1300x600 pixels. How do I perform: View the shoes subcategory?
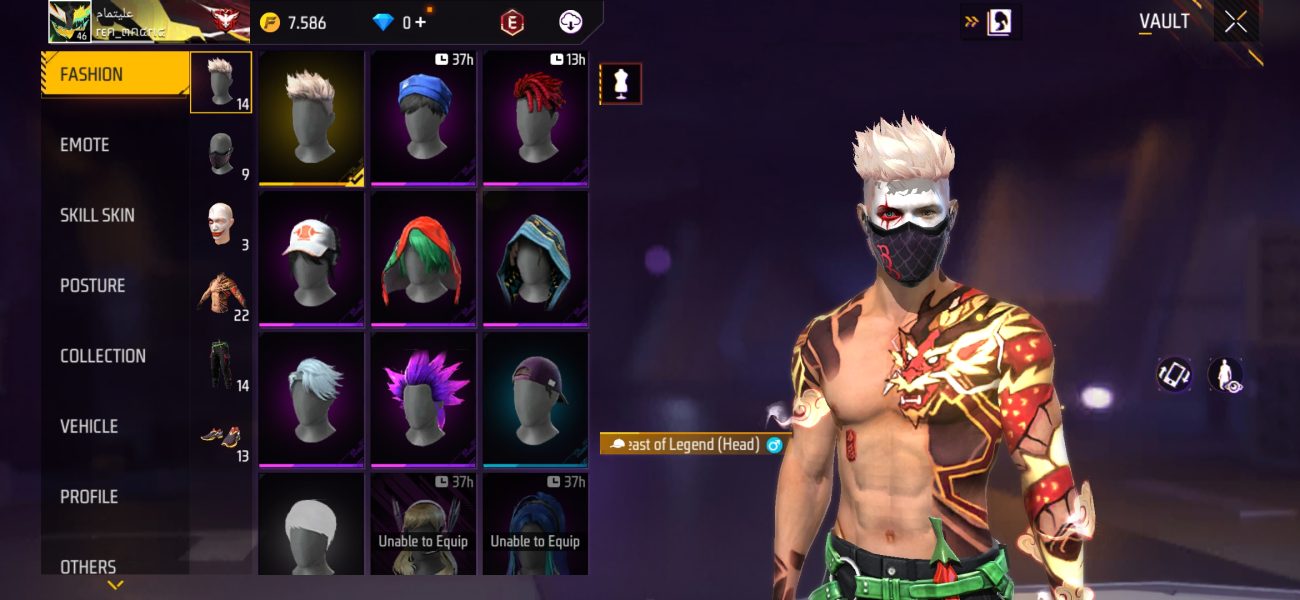[221, 438]
